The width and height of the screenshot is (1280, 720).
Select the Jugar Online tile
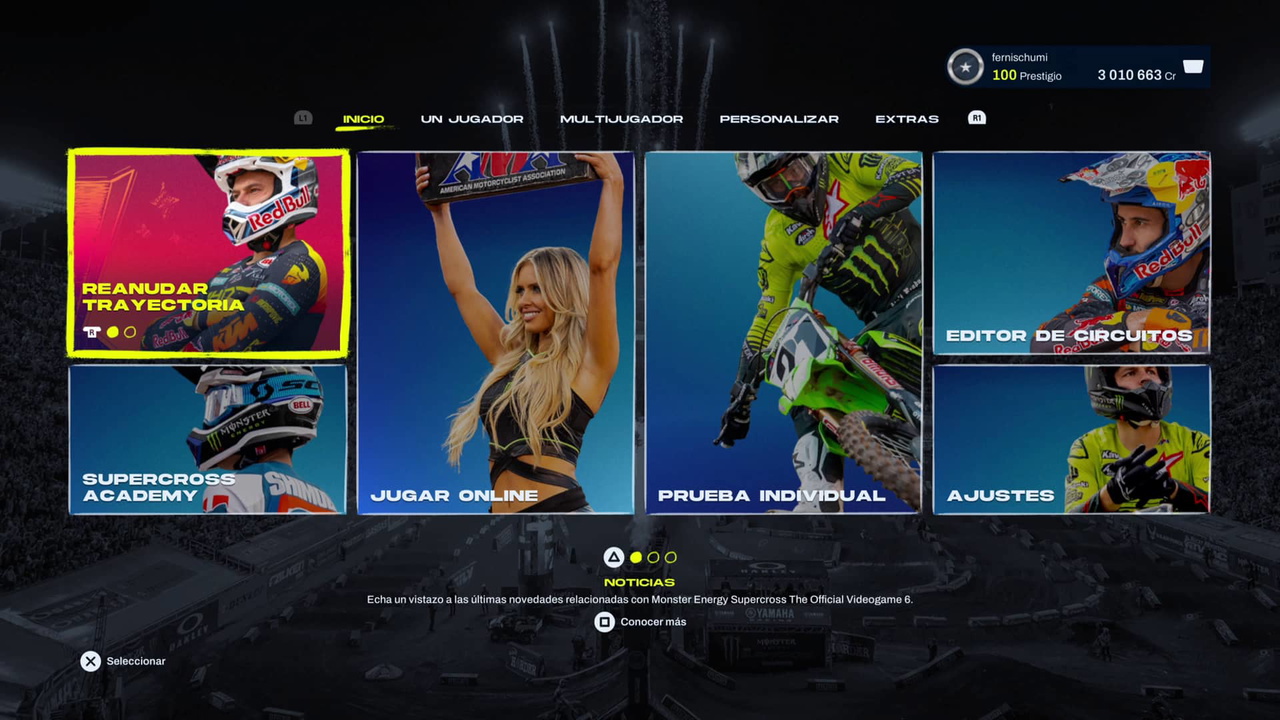[496, 333]
